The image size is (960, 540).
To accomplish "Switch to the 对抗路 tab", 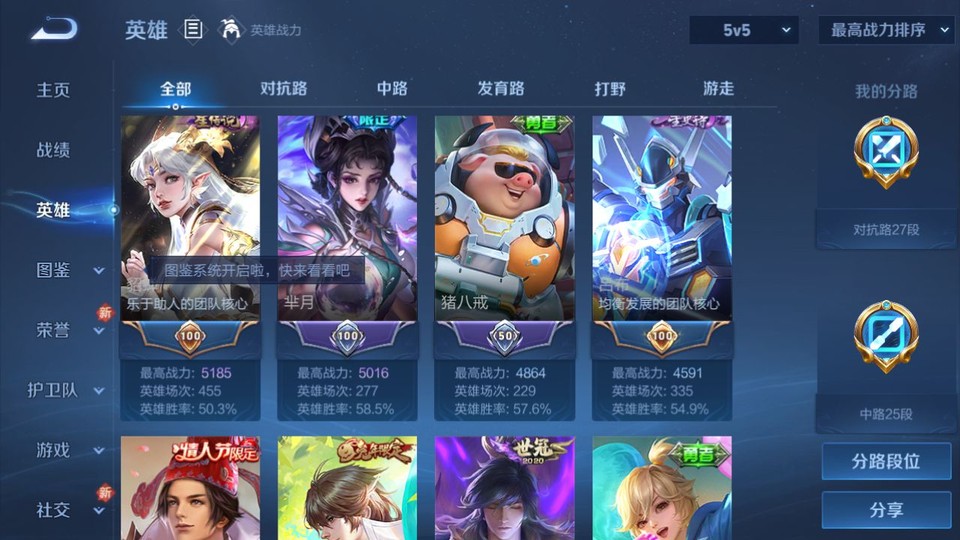I will 283,88.
